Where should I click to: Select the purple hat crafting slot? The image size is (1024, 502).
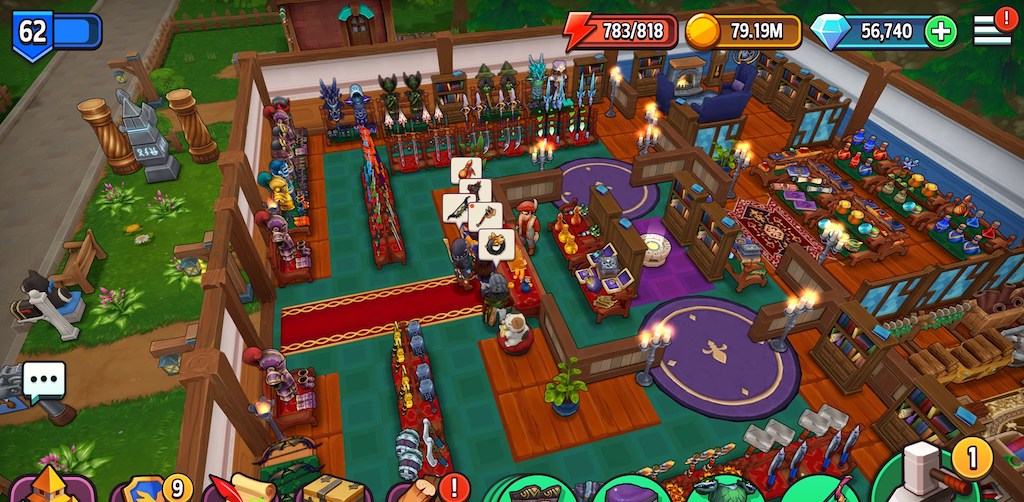tap(628, 492)
